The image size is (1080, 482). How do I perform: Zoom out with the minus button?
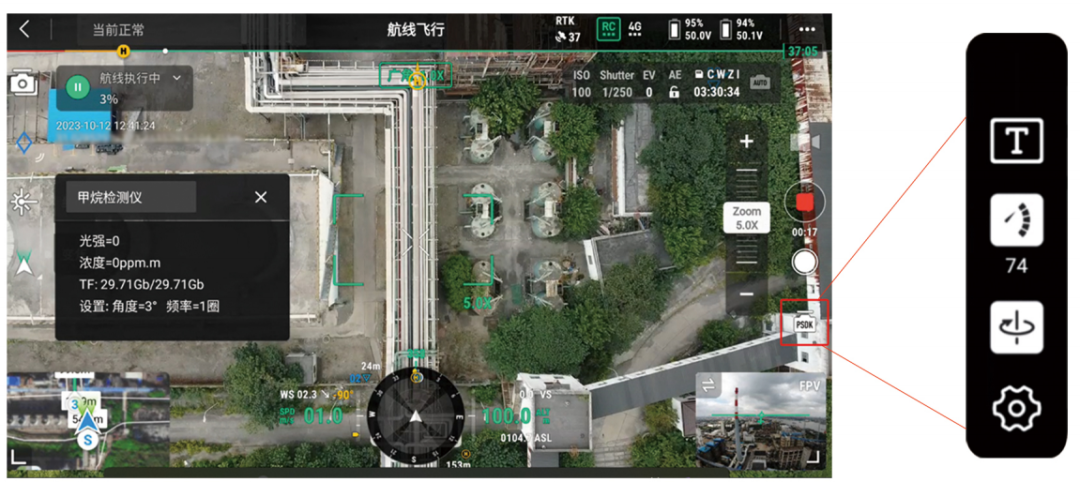(x=746, y=295)
